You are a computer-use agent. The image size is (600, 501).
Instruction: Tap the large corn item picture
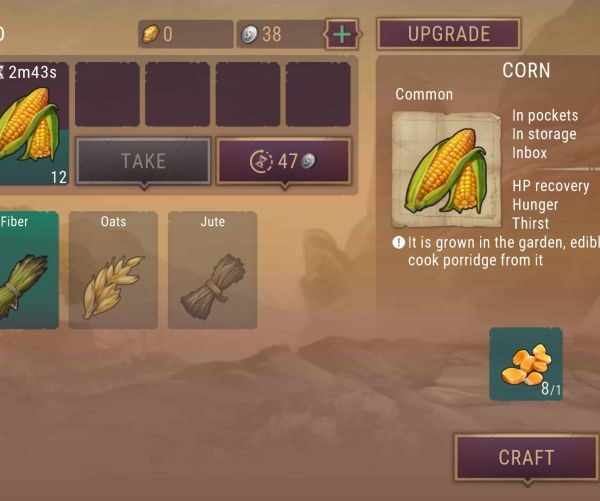pos(446,169)
